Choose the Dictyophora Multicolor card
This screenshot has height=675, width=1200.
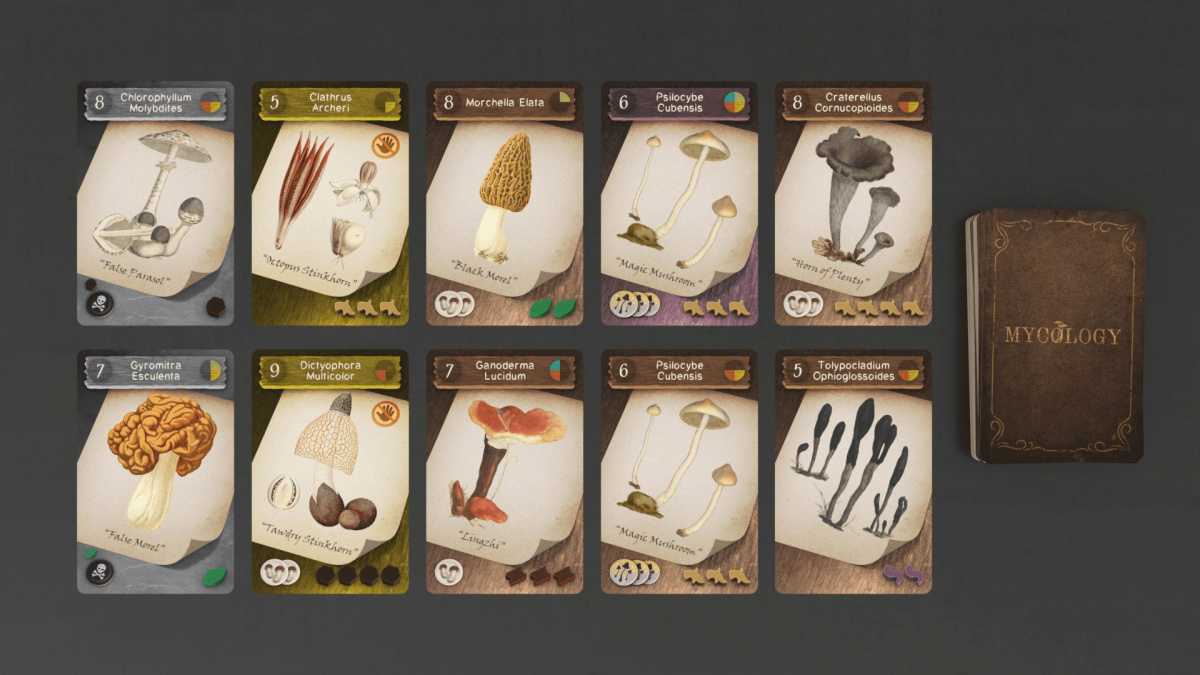[x=330, y=471]
